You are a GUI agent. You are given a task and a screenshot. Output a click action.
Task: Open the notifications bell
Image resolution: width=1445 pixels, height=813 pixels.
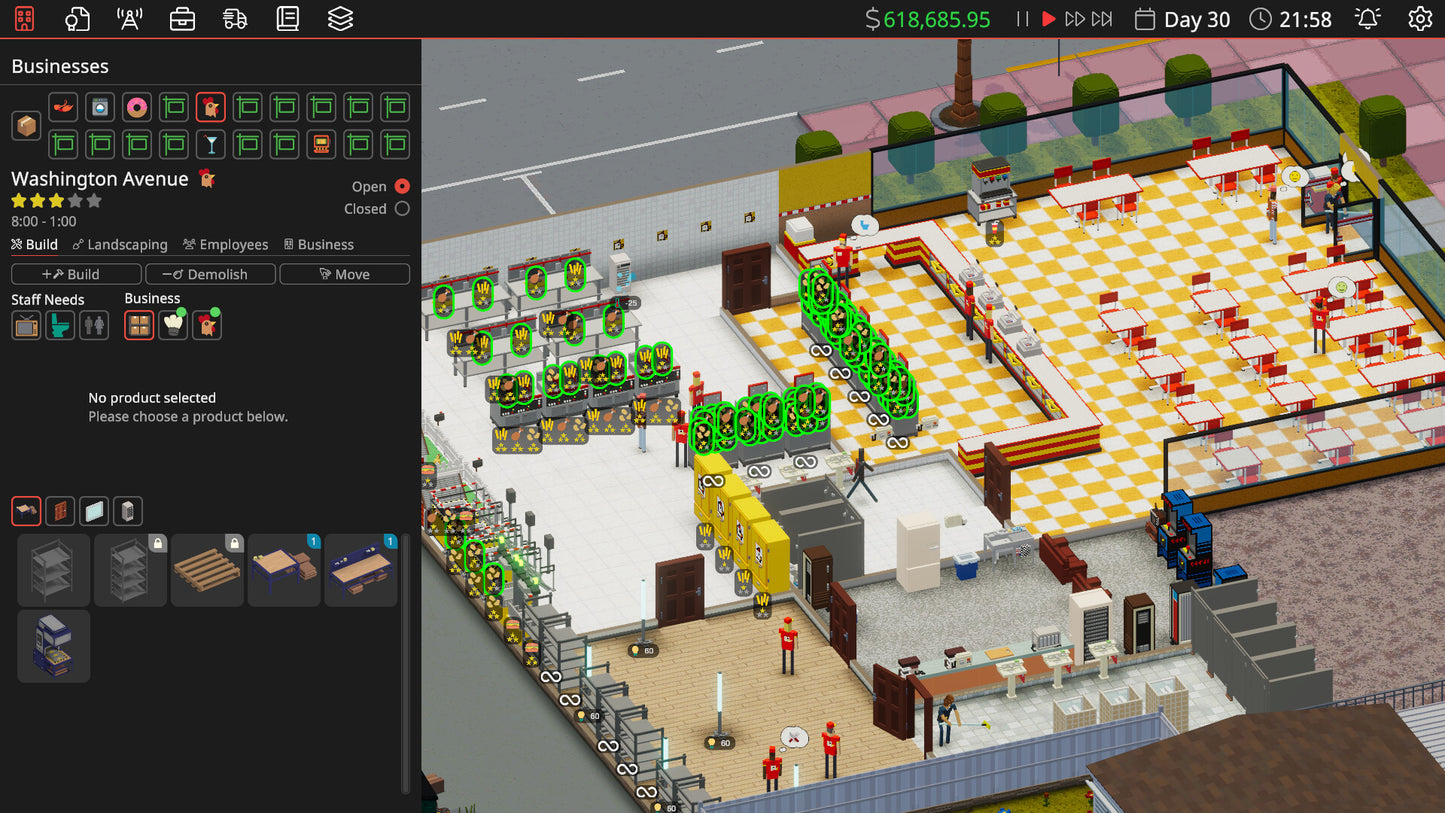pyautogui.click(x=1367, y=19)
